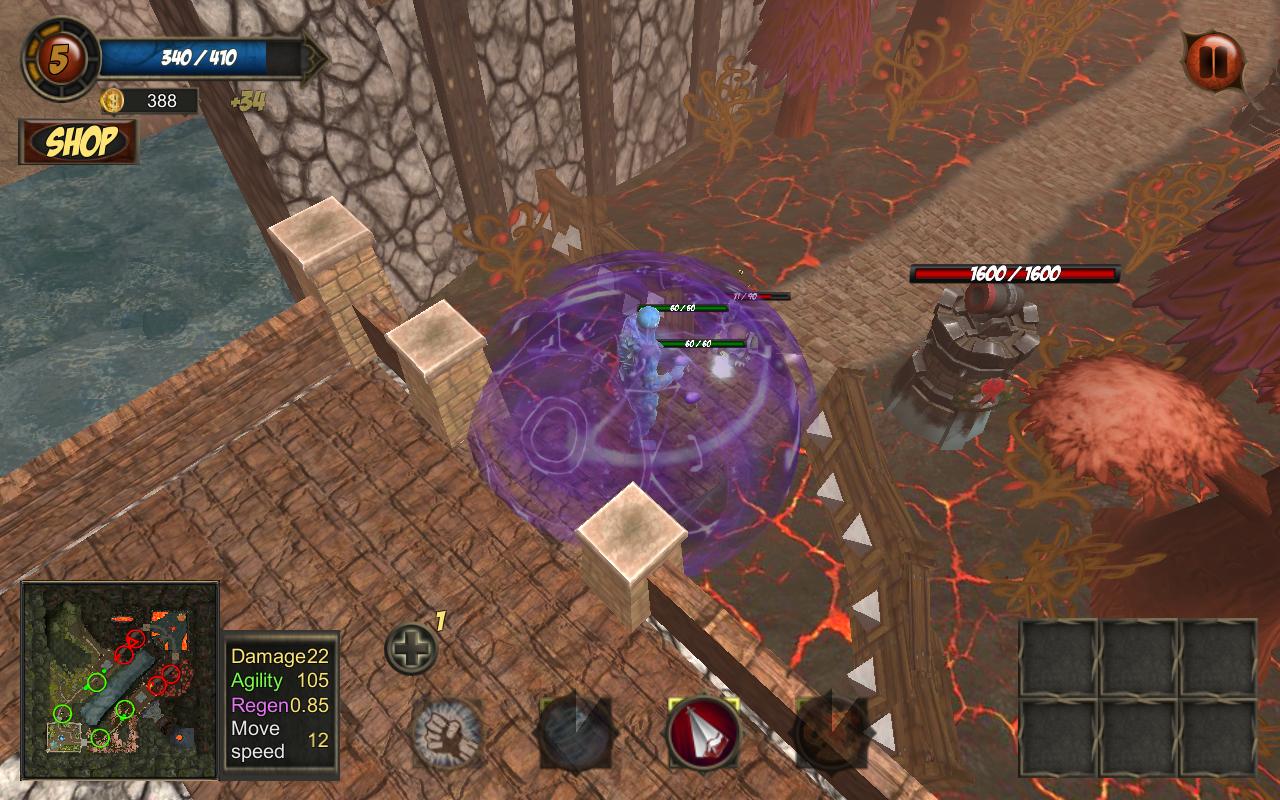
Task: Click the level 5 hero badge
Action: point(60,60)
